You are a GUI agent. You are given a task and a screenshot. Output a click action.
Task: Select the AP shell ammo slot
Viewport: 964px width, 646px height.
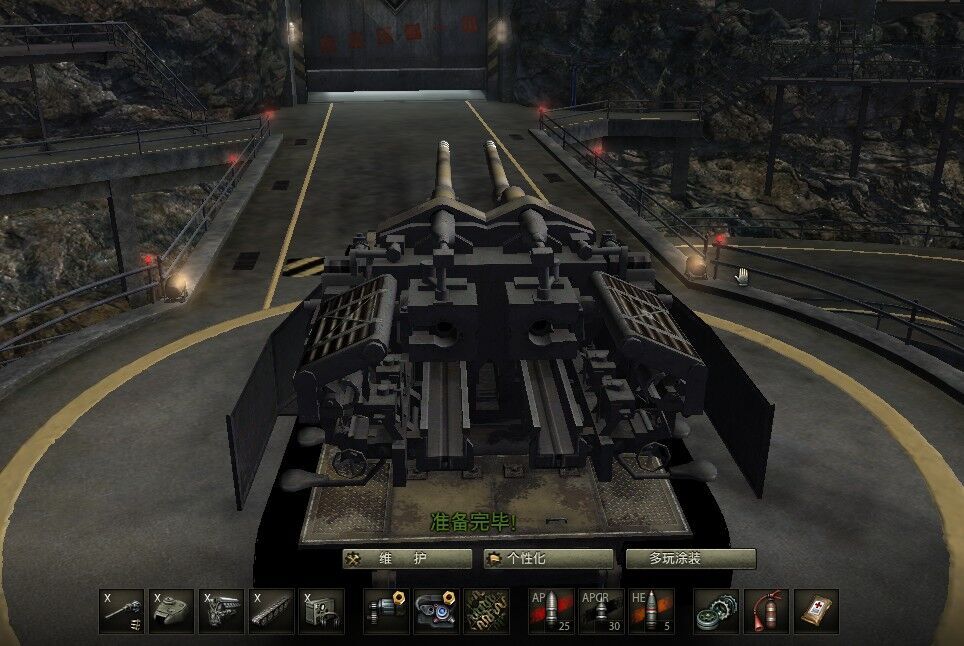click(552, 611)
